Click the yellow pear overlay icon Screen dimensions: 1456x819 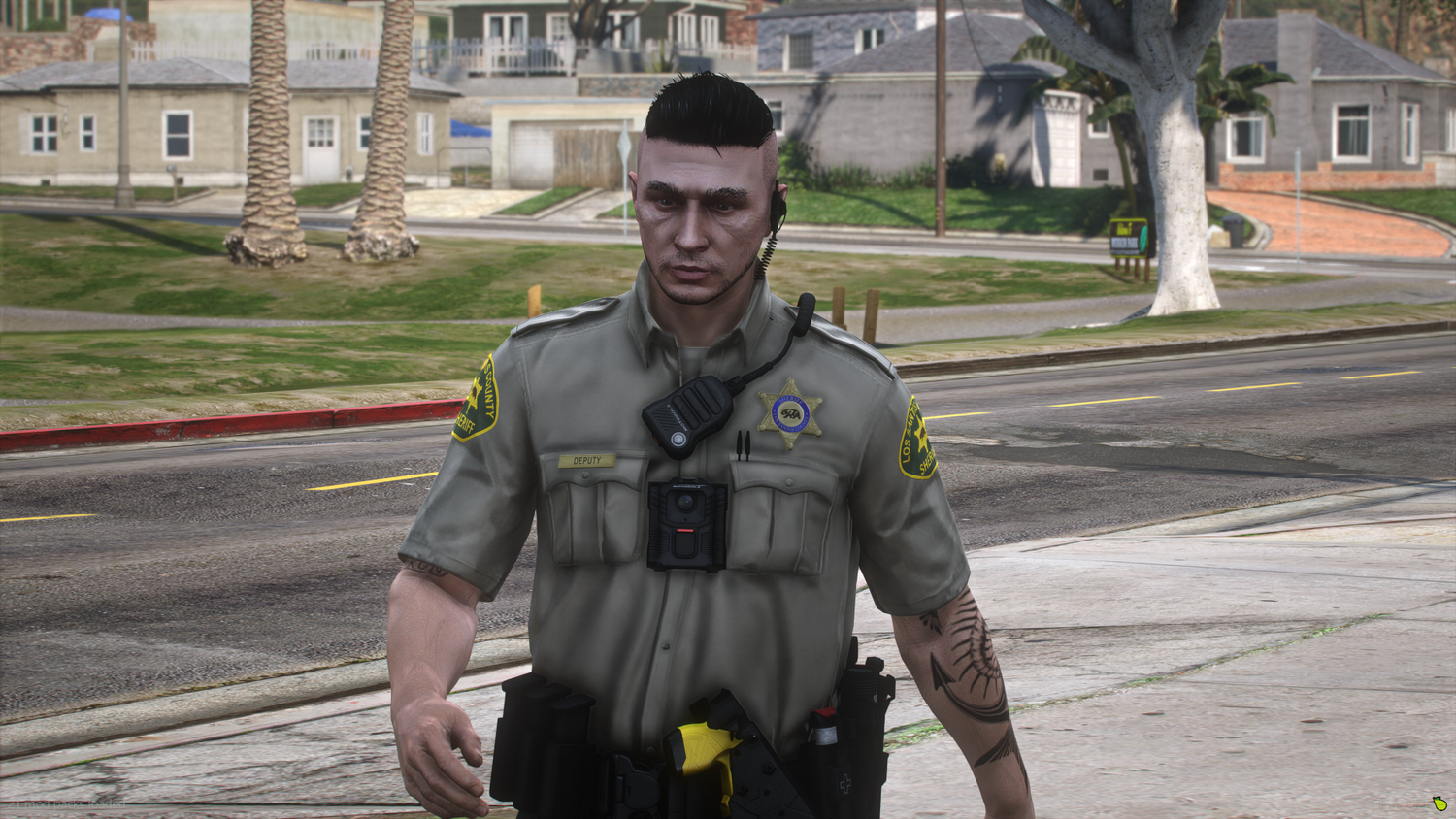(x=1439, y=803)
